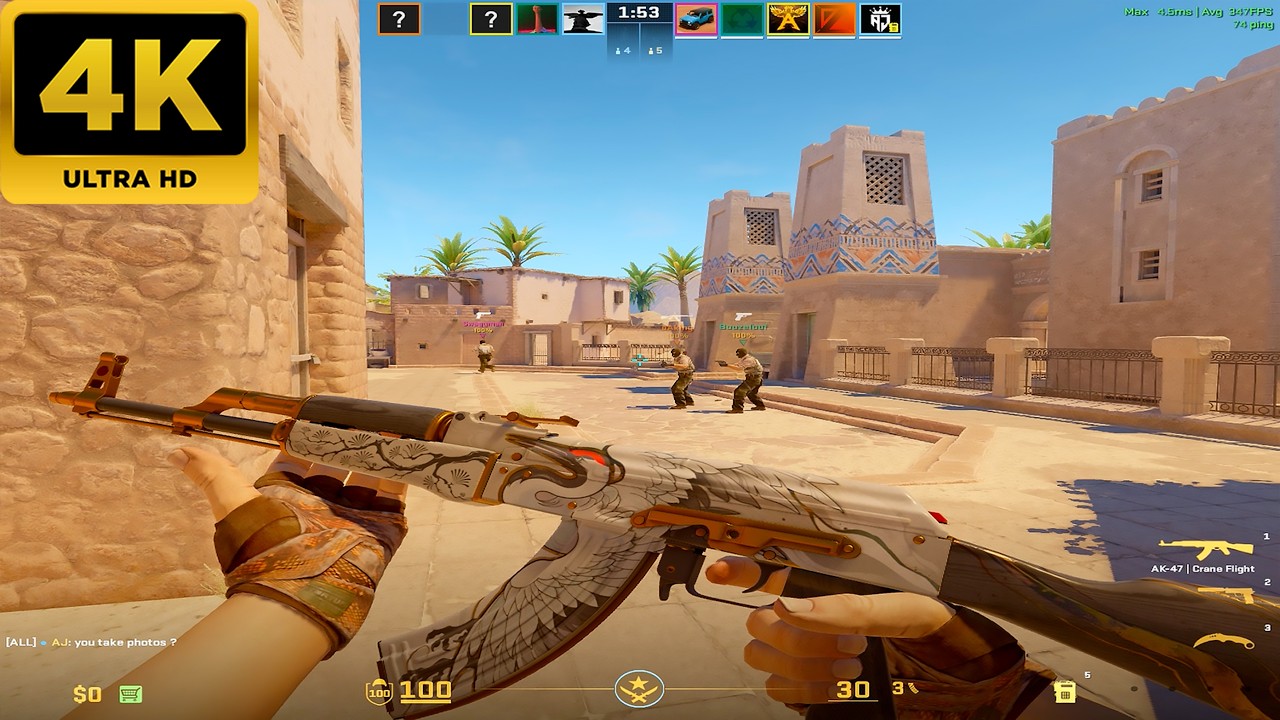This screenshot has height=720, width=1280.
Task: Click the blue jeep player avatar
Action: [x=696, y=19]
